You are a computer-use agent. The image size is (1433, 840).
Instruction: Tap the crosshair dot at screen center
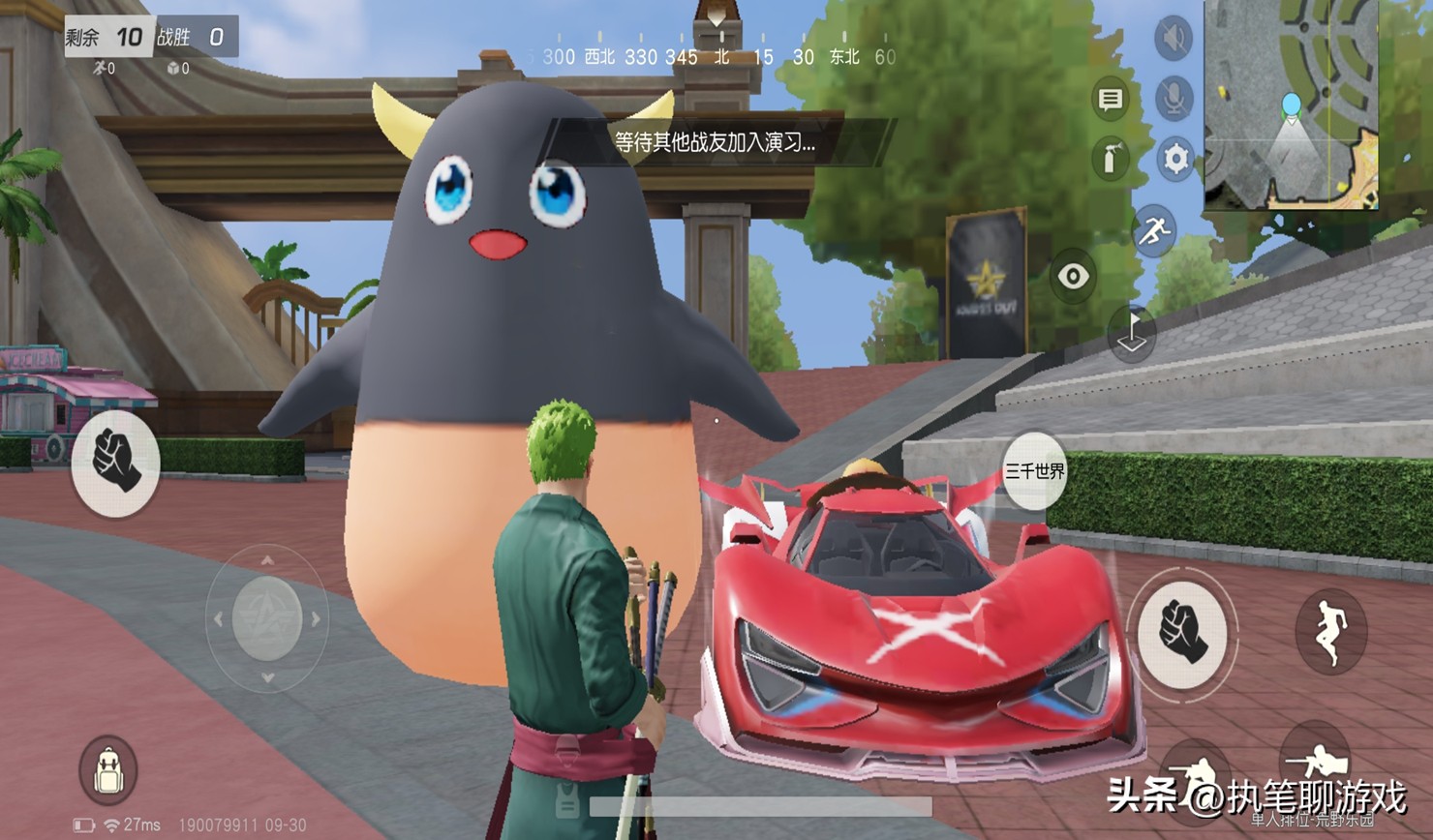[716, 419]
